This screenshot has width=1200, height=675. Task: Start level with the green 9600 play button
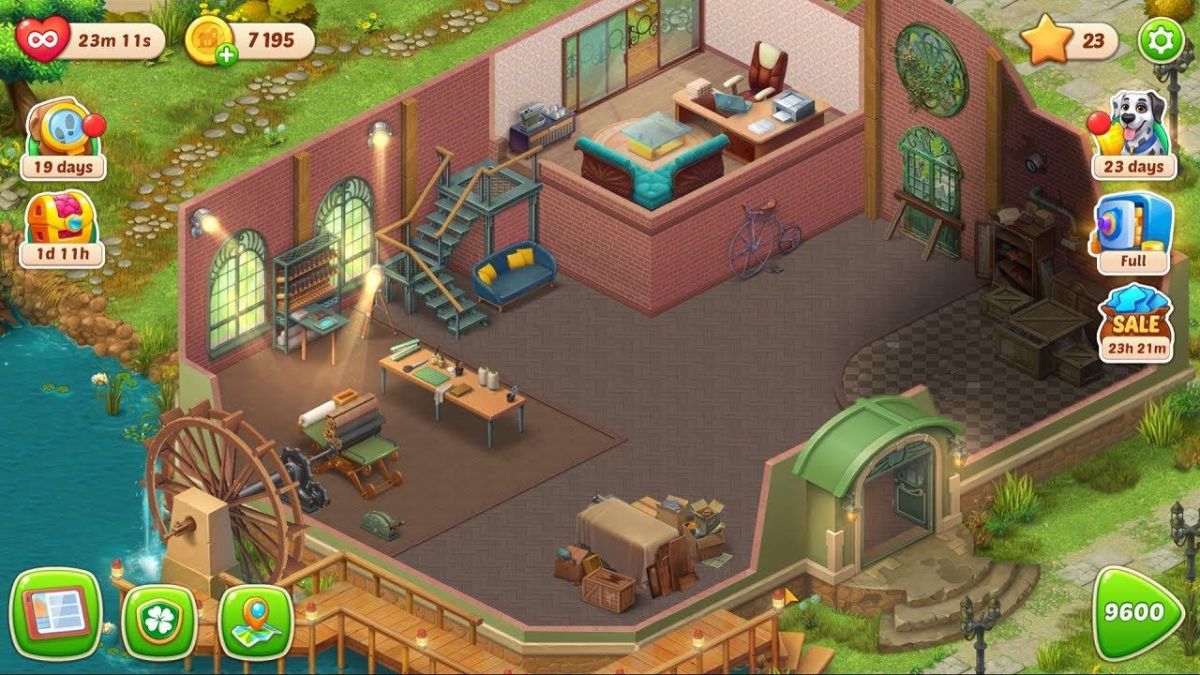[x=1137, y=613]
